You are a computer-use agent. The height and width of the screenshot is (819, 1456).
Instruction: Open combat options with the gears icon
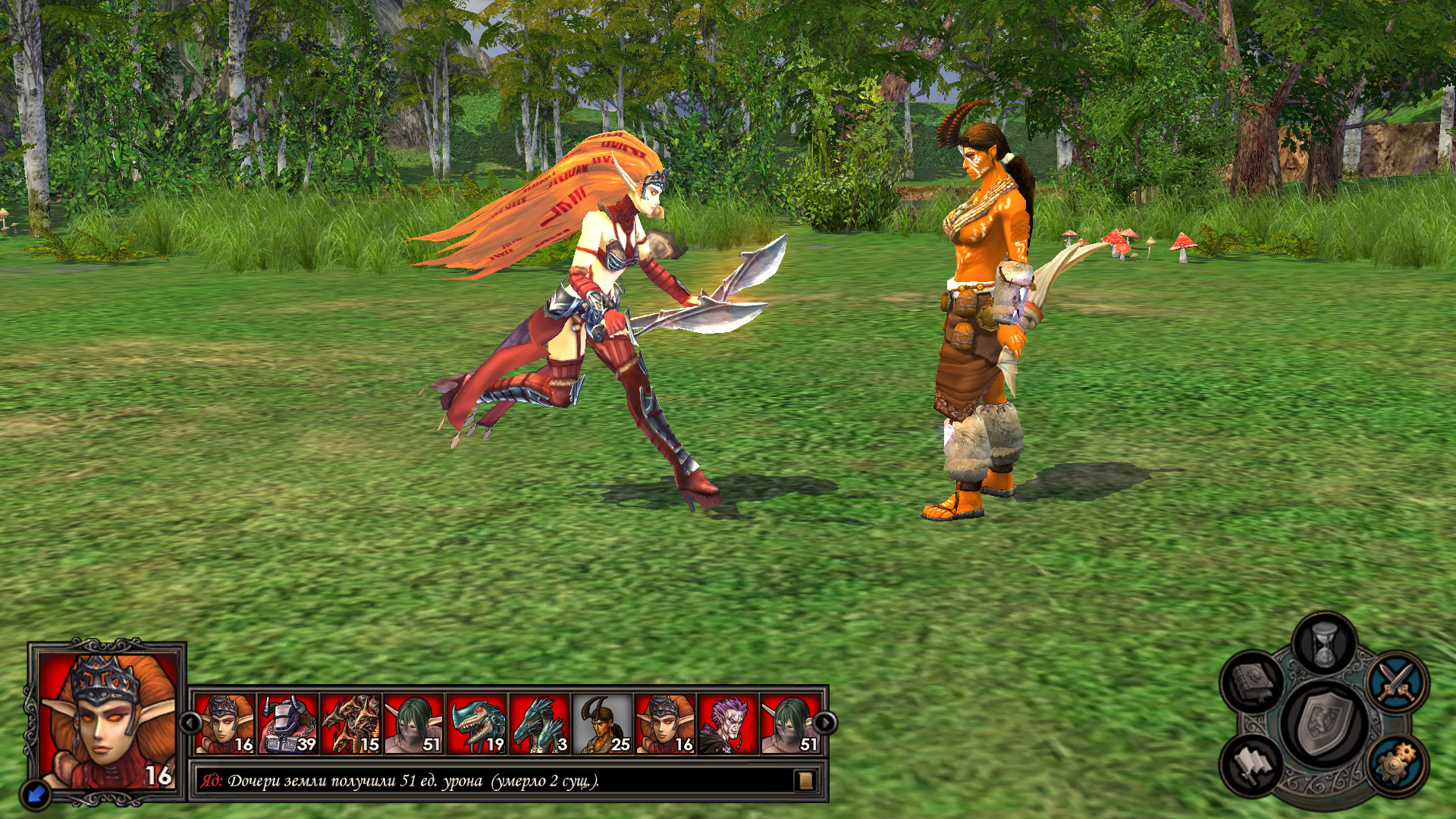1397,764
